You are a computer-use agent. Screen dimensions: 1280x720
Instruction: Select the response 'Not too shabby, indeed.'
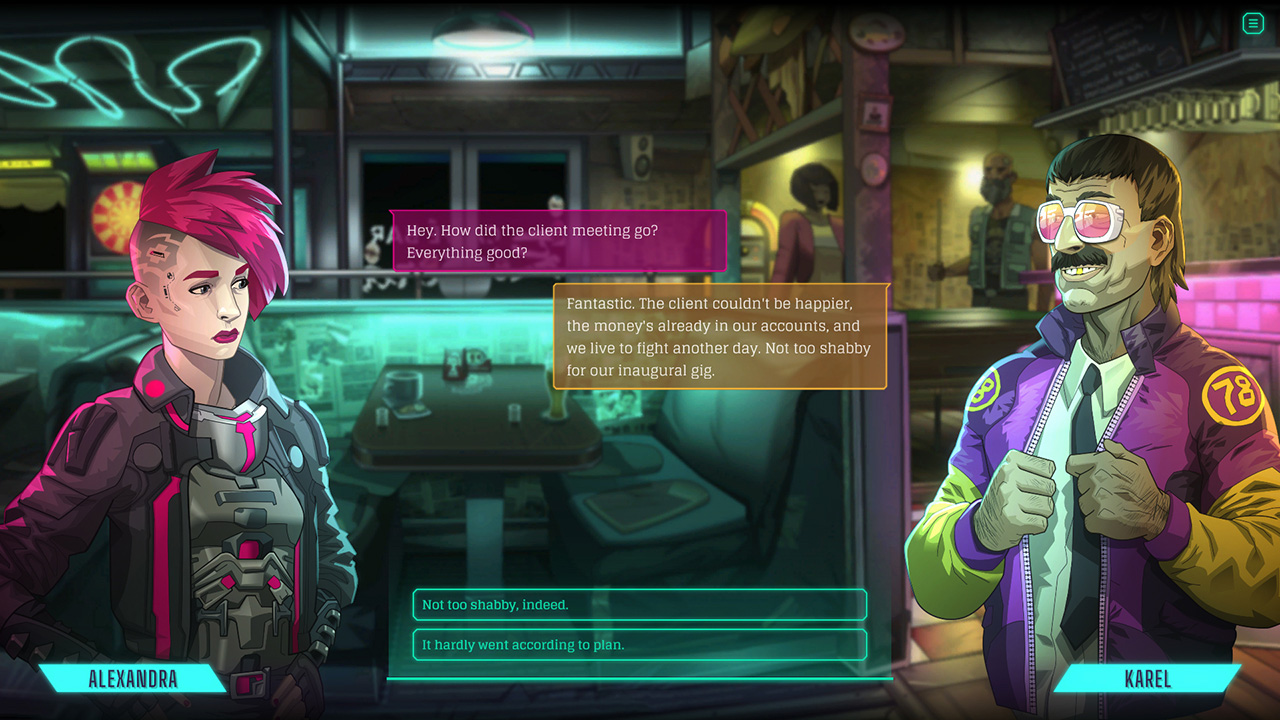pyautogui.click(x=640, y=605)
